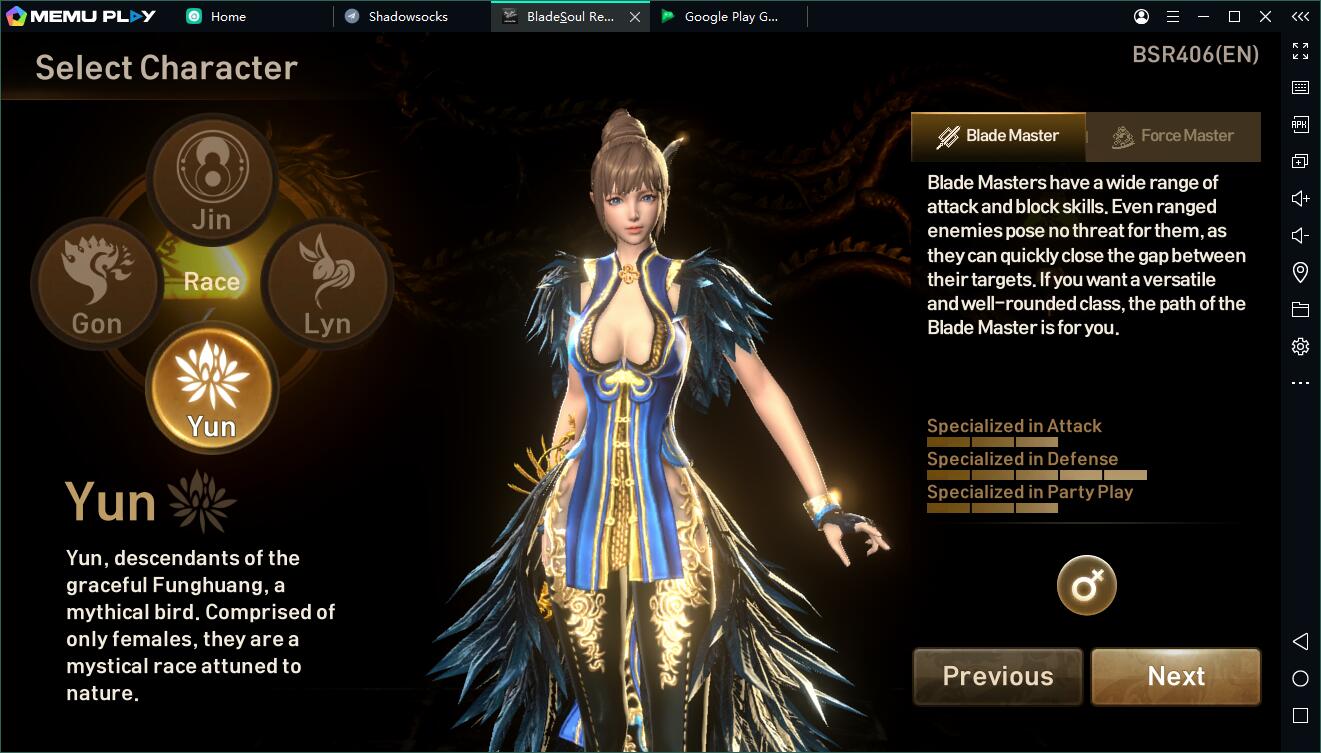
Task: Open the emulator settings gear
Action: tap(1300, 347)
